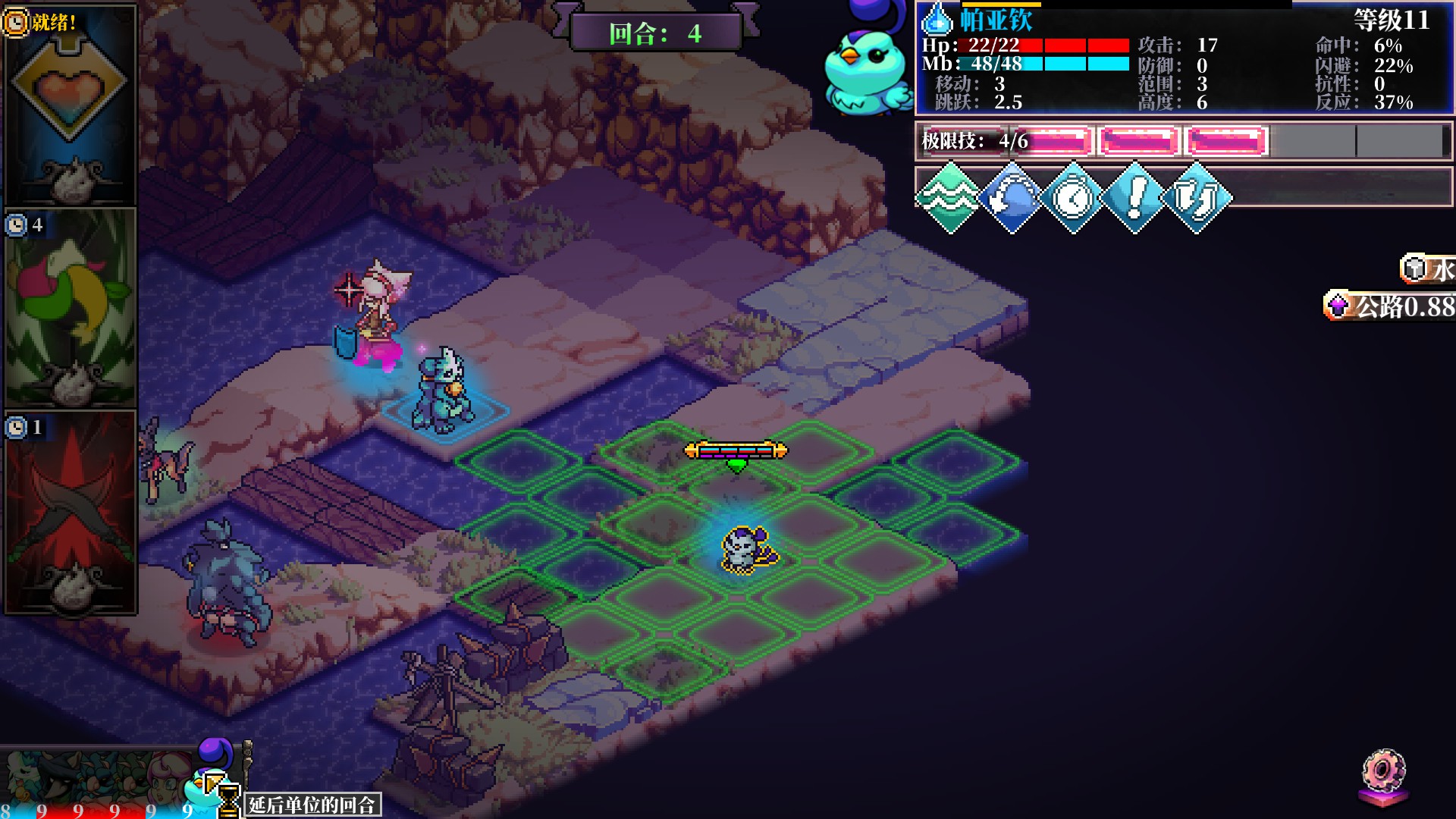Choose the green and yellow spell card
The image size is (1456, 819).
click(70, 307)
